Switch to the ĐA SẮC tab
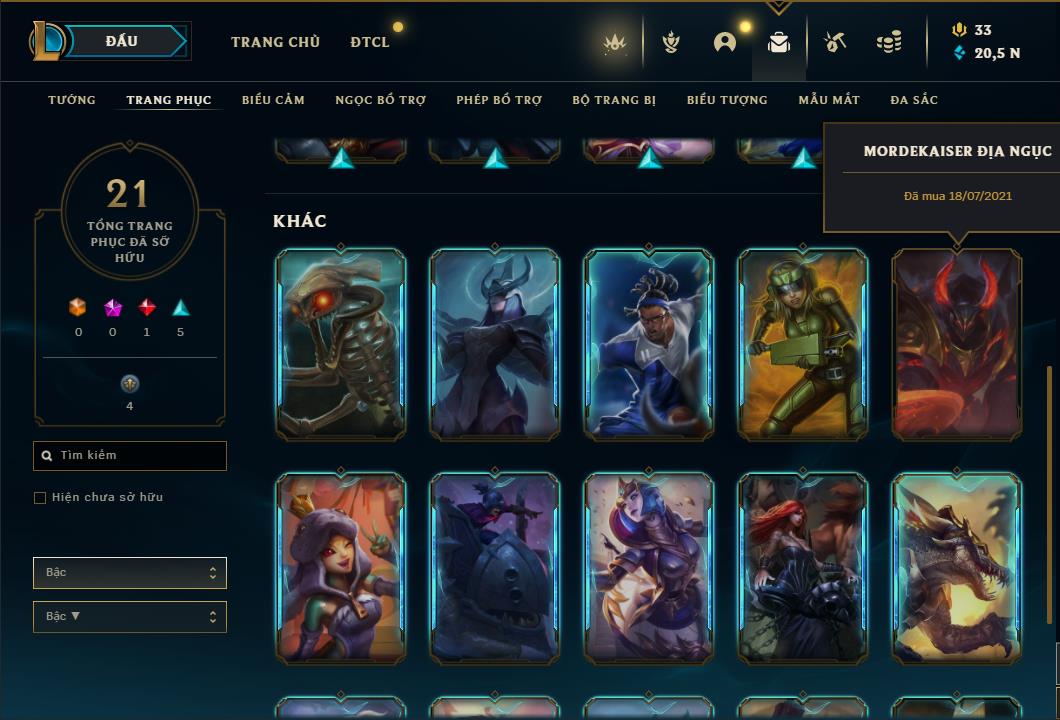The width and height of the screenshot is (1060, 720). coord(914,100)
